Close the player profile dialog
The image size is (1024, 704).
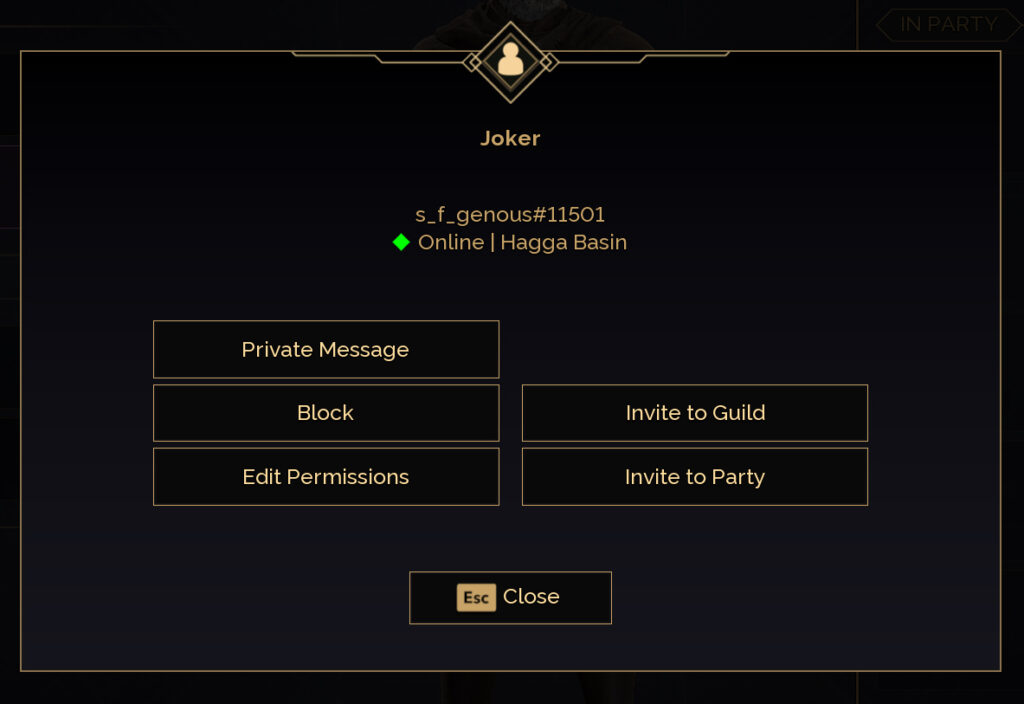click(x=510, y=597)
